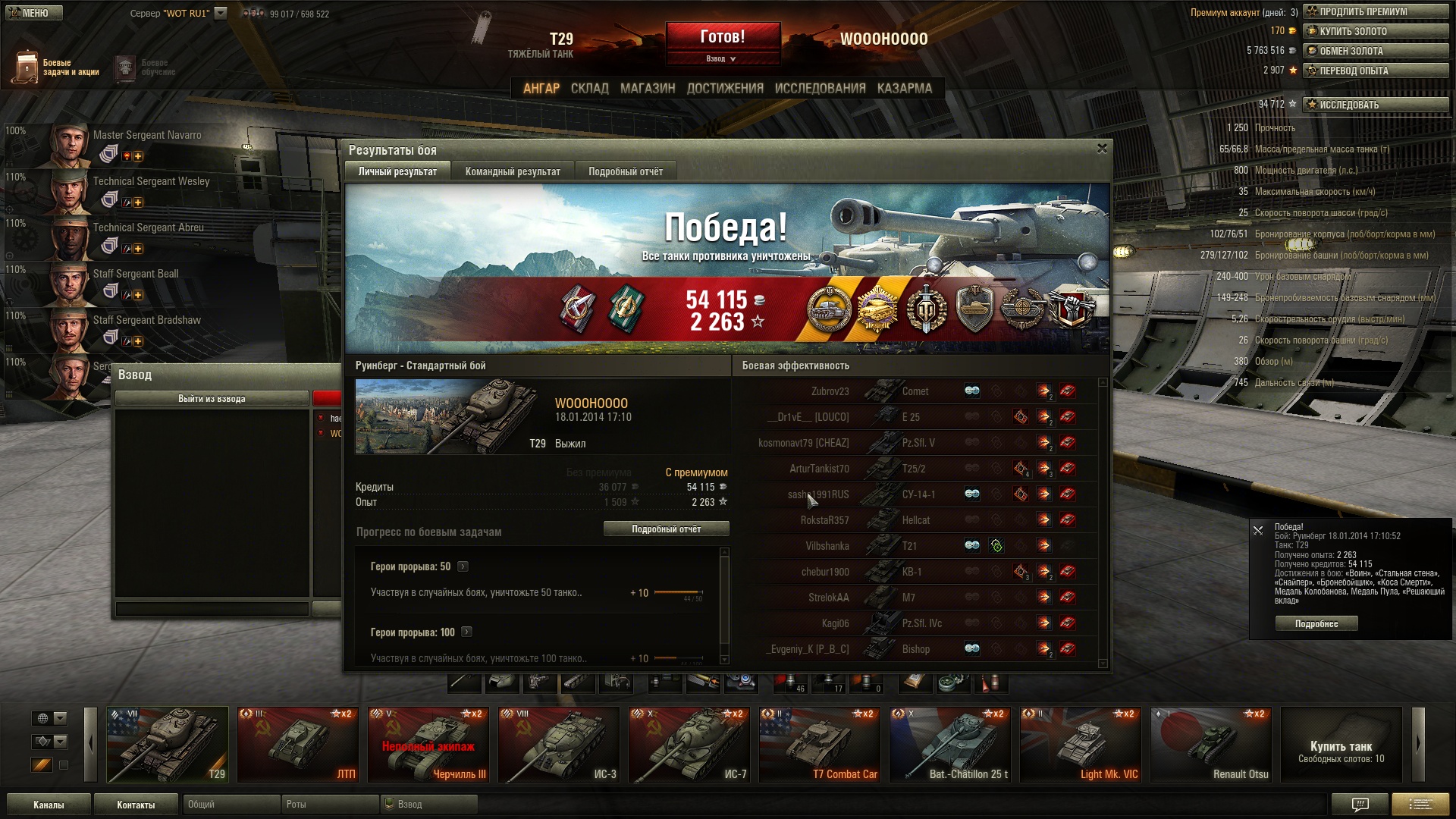Image resolution: width=1456 pixels, height=819 pixels.
Task: Open the server selection dropdown
Action: [221, 13]
